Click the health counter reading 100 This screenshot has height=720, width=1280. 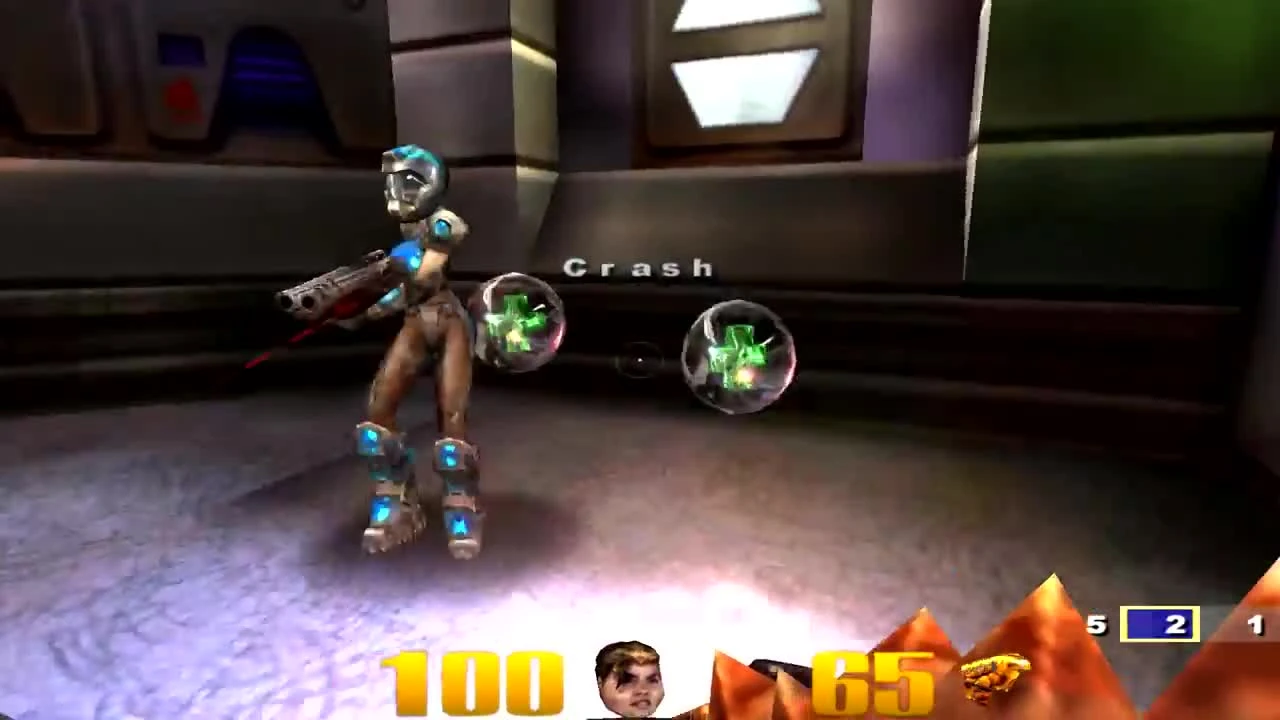[x=470, y=678]
